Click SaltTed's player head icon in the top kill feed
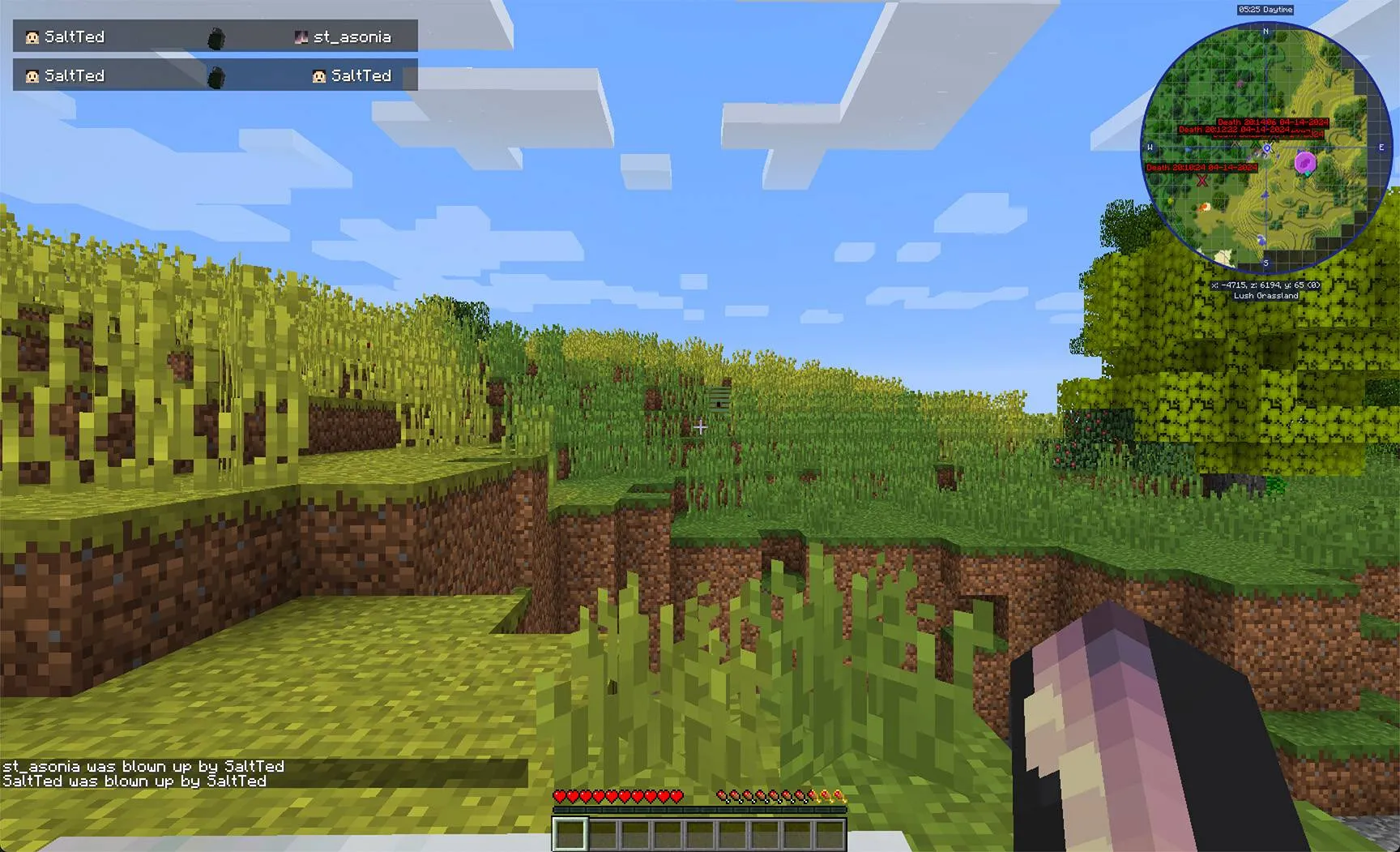The height and width of the screenshot is (852, 1400). tap(32, 36)
